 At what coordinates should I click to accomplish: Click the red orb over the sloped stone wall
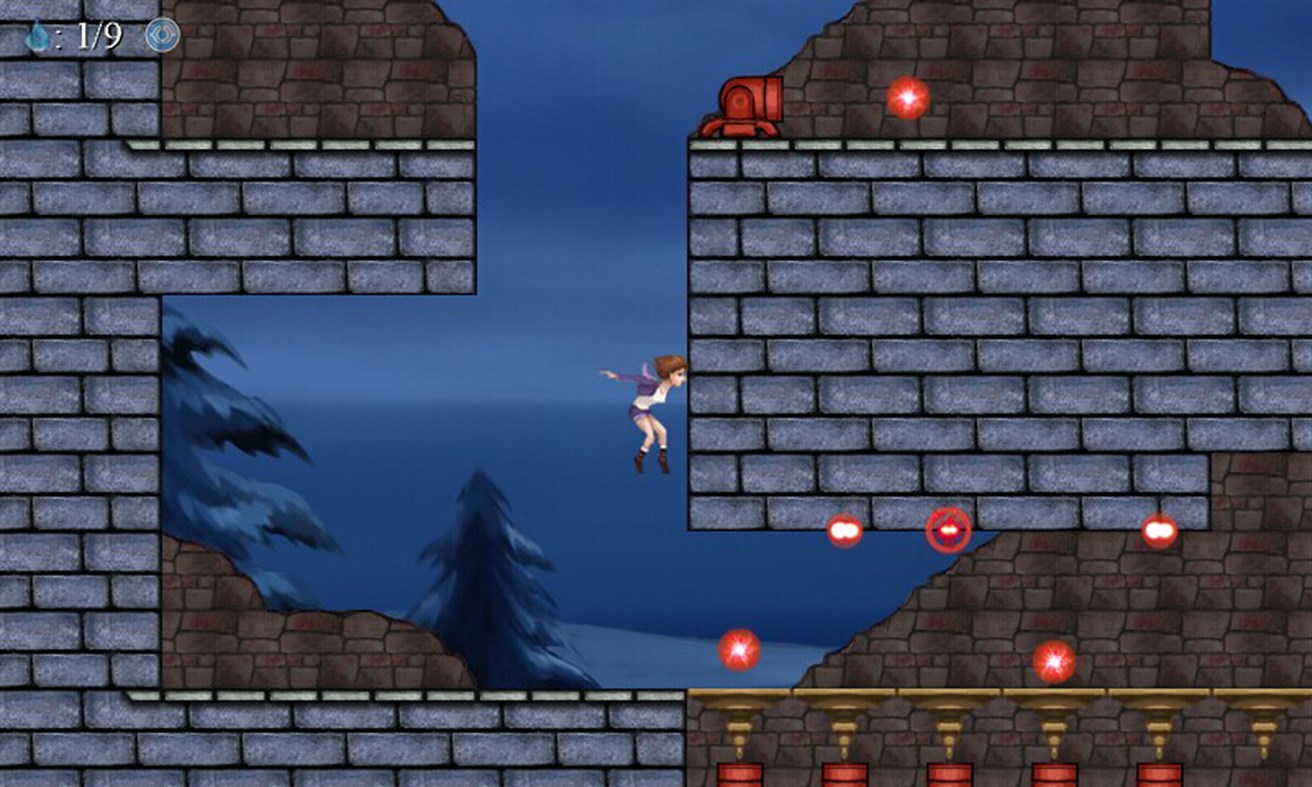click(x=737, y=650)
